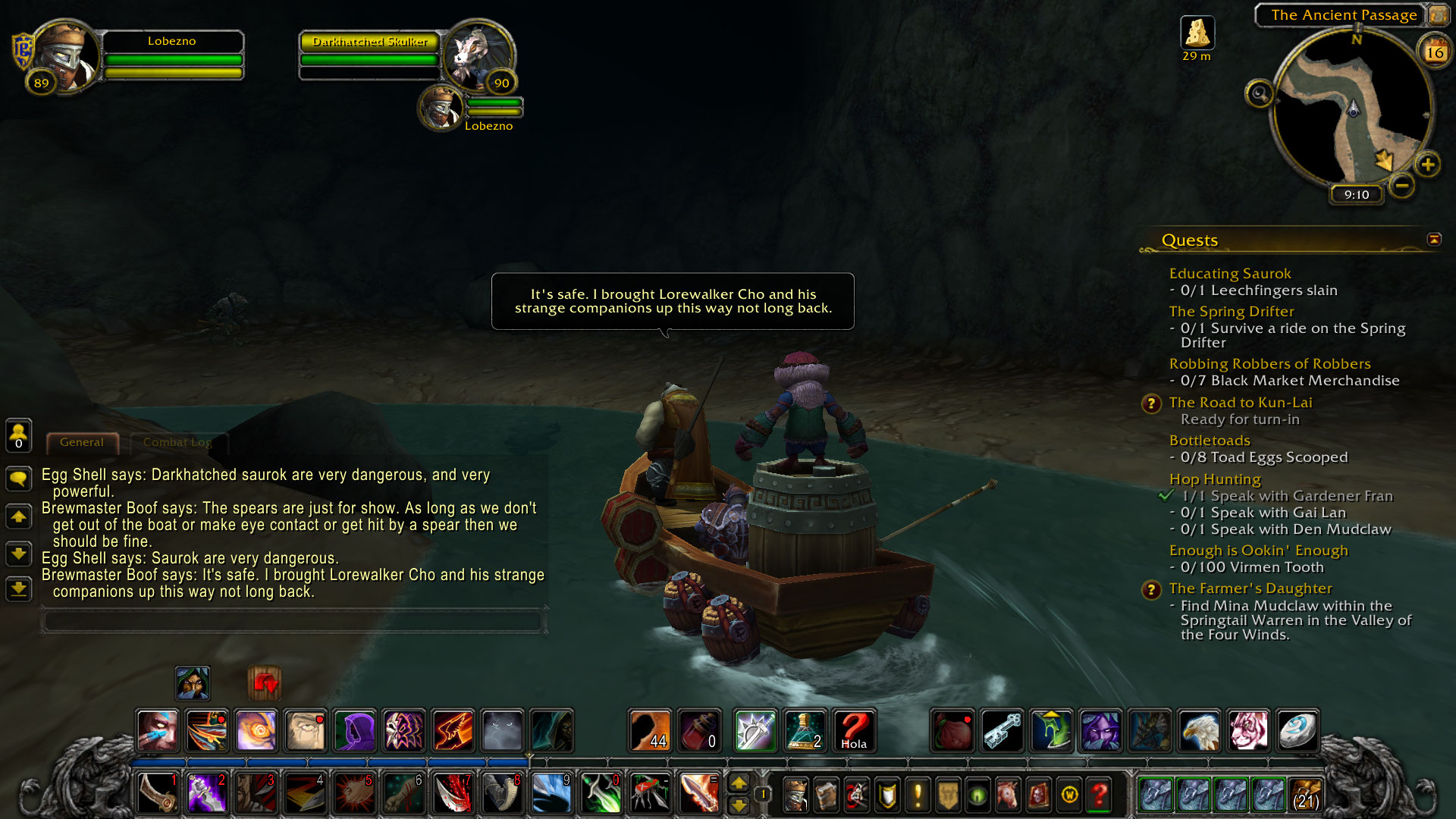1456x819 pixels.
Task: Use the Hola question mark macro
Action: [854, 731]
